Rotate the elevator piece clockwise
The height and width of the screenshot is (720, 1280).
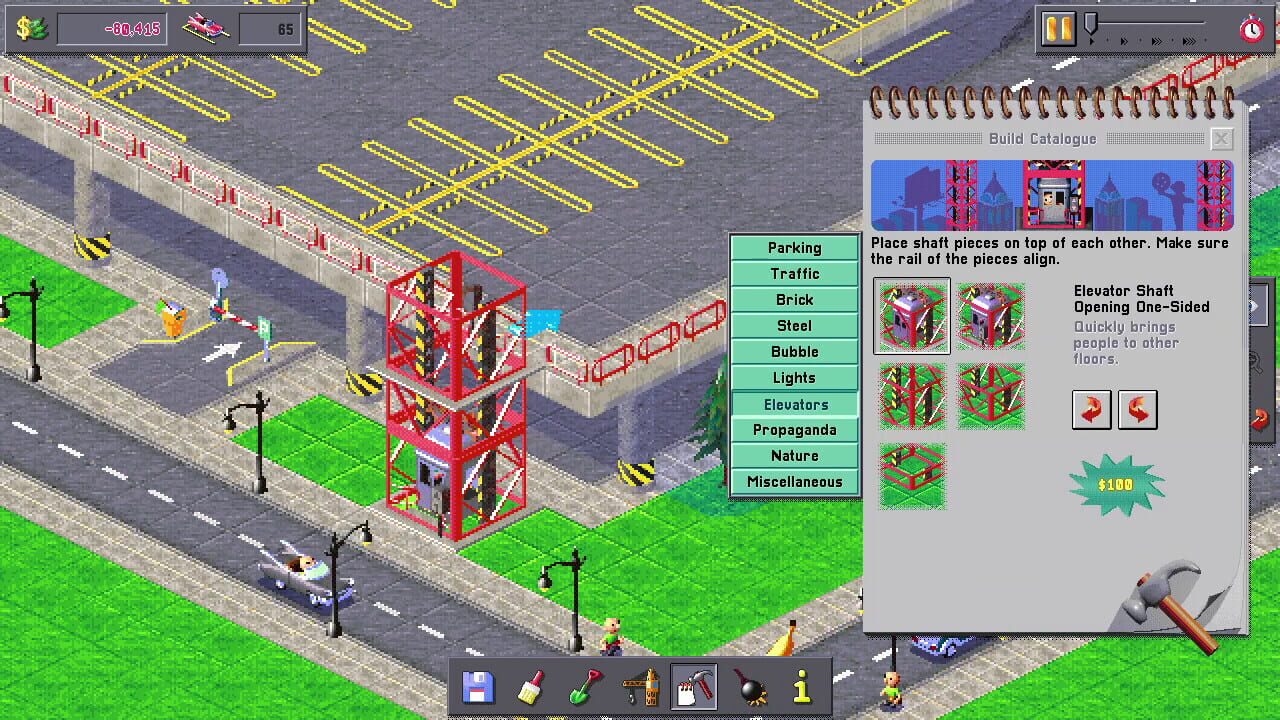[x=1091, y=409]
